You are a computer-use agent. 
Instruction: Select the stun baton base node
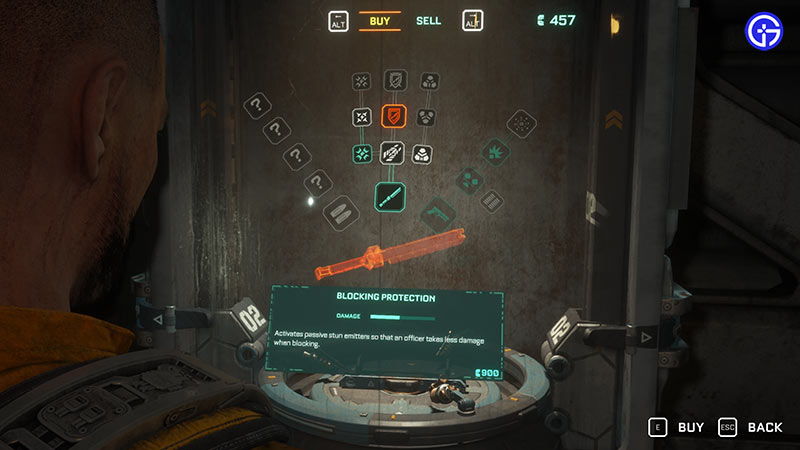click(392, 195)
